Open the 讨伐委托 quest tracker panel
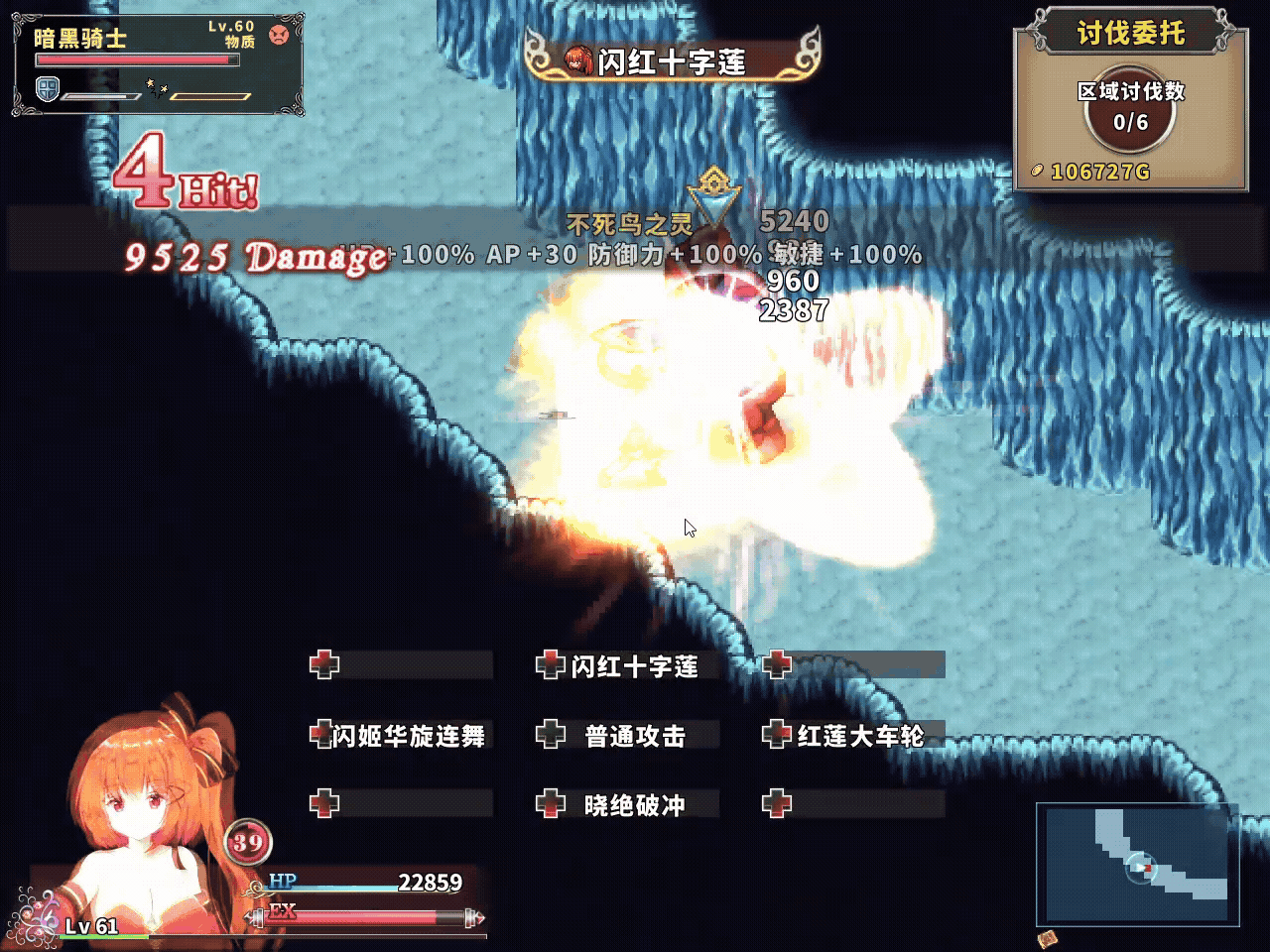This screenshot has width=1270, height=952. pos(1130,99)
